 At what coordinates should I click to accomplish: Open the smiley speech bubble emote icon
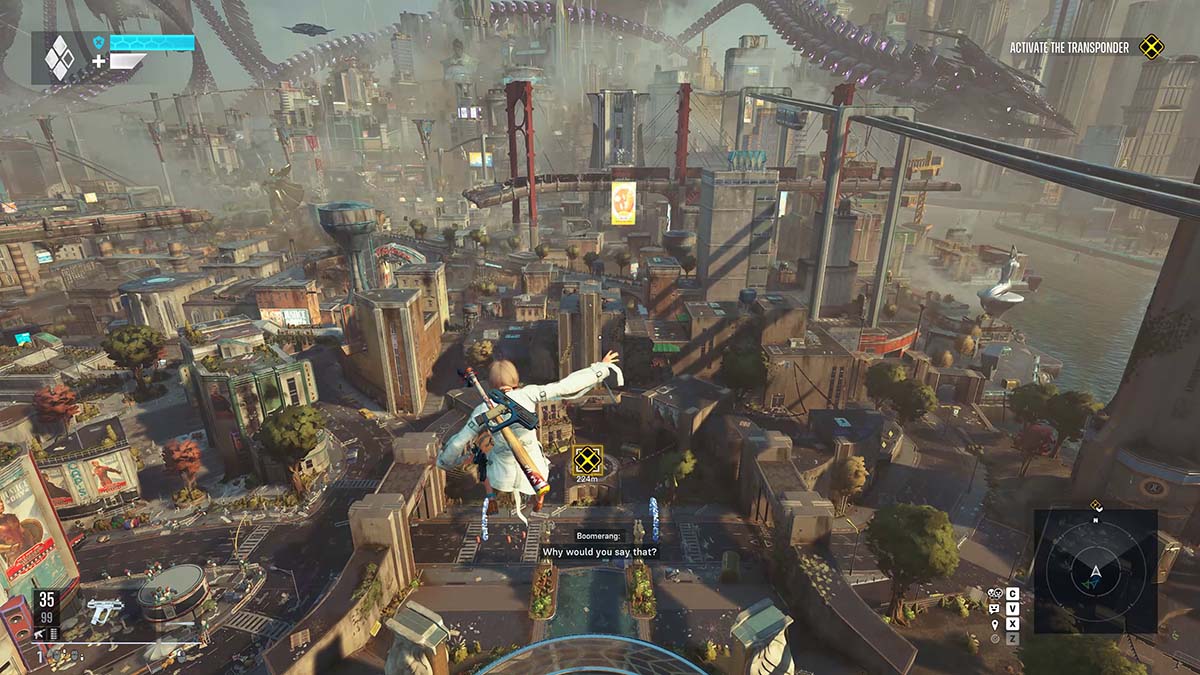(994, 608)
